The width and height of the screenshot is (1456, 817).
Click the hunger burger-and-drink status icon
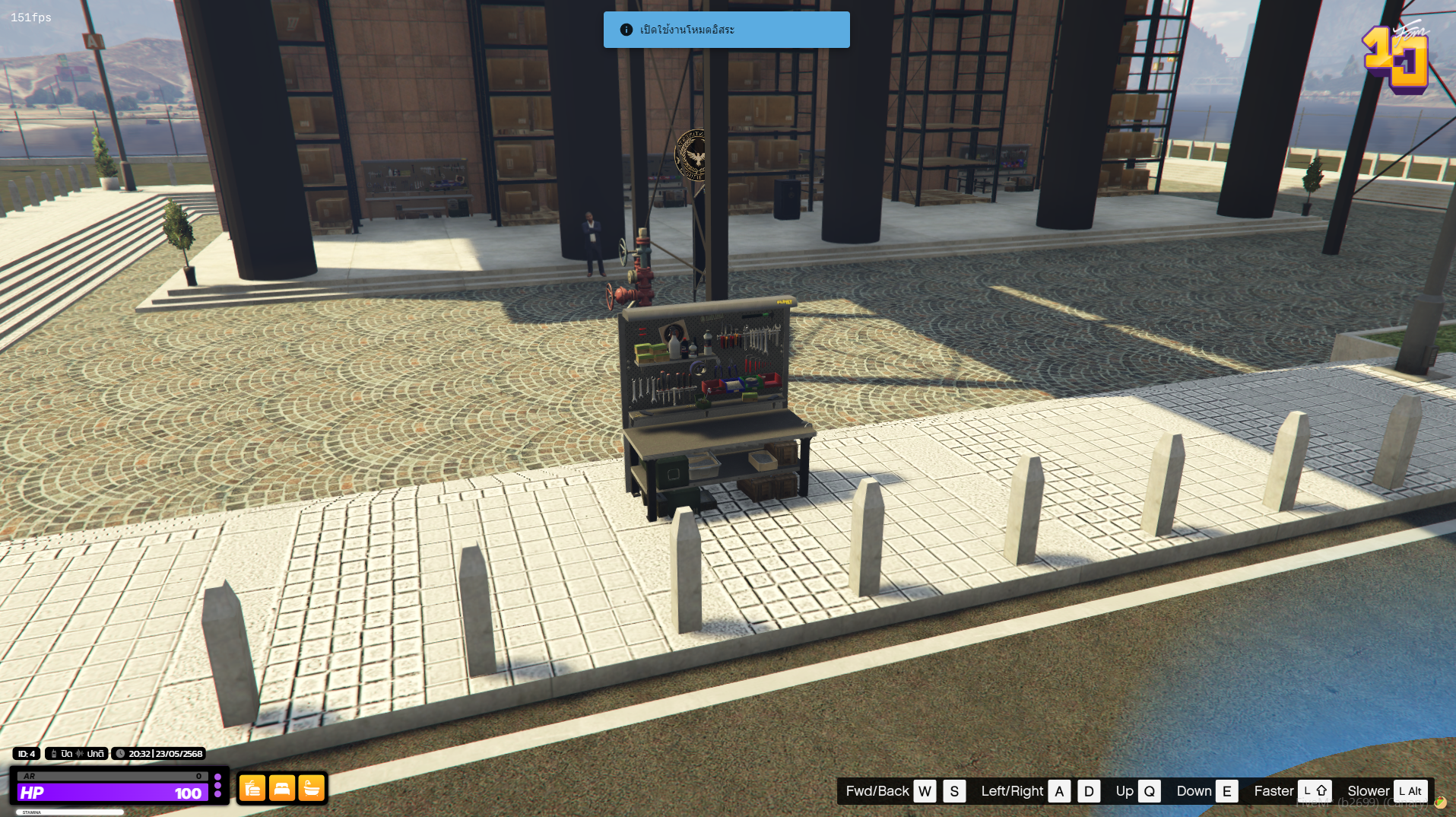pyautogui.click(x=252, y=789)
